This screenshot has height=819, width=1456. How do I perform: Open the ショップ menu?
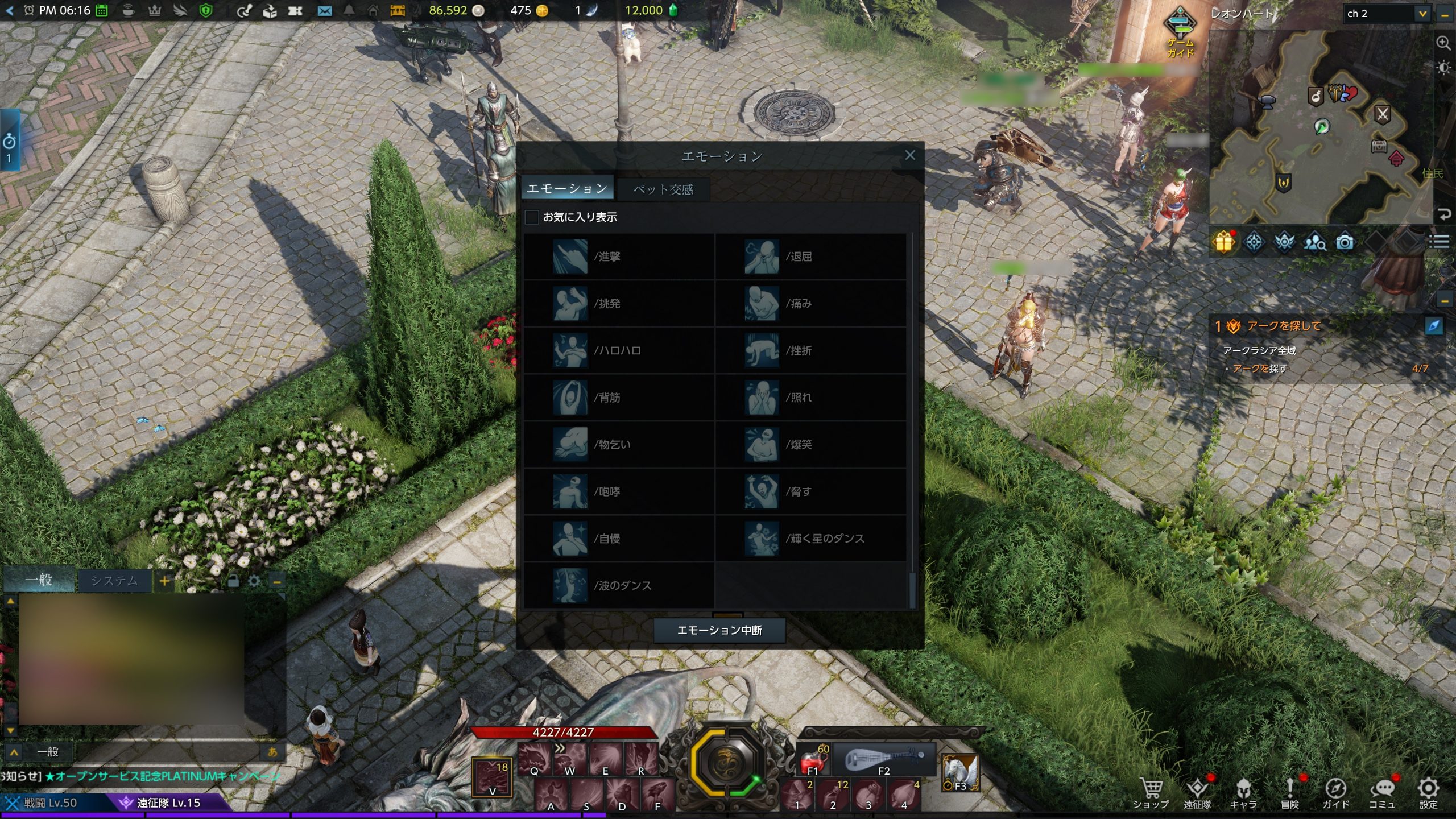pos(1151,793)
